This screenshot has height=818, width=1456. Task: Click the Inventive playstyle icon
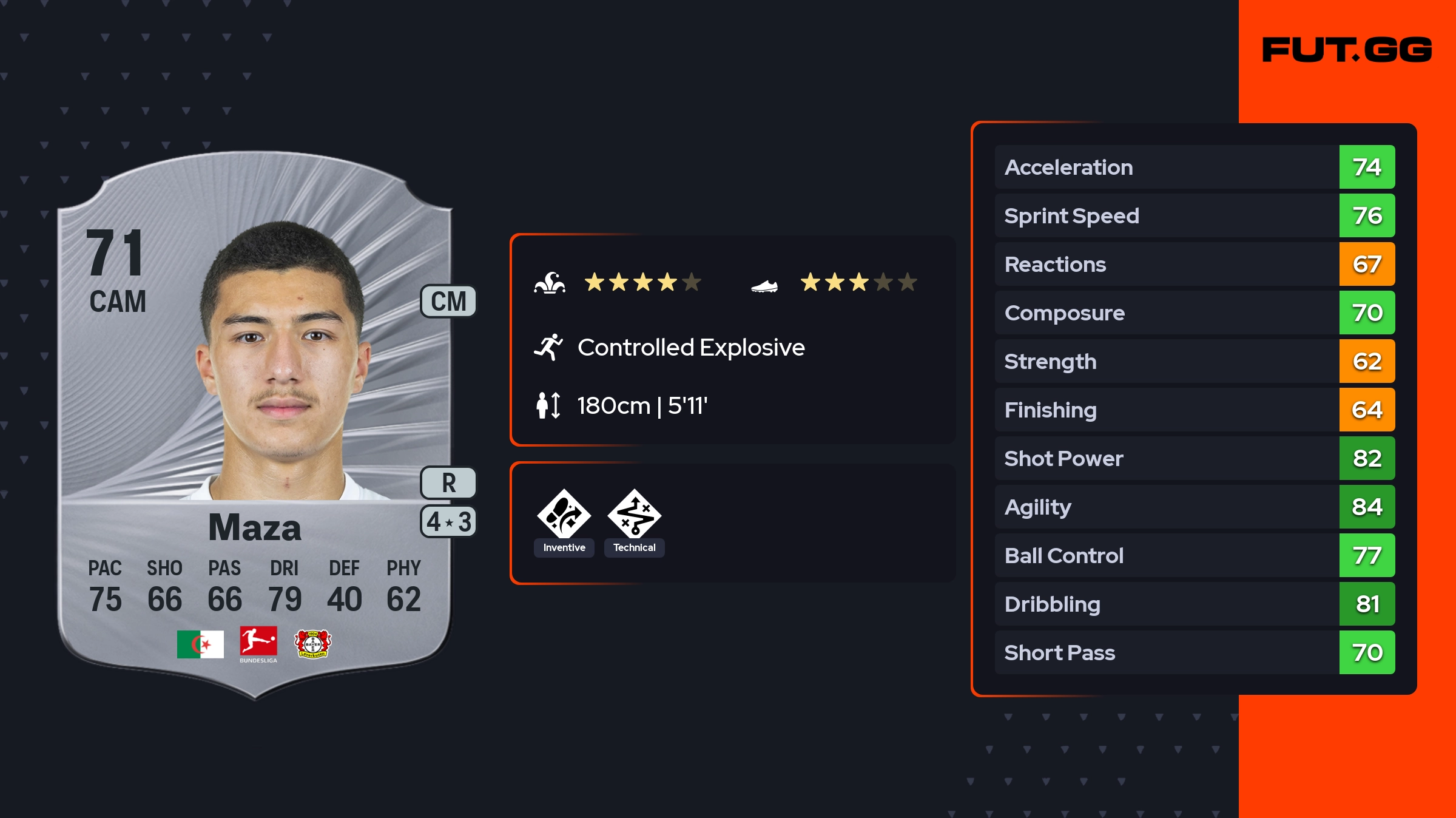(x=564, y=515)
